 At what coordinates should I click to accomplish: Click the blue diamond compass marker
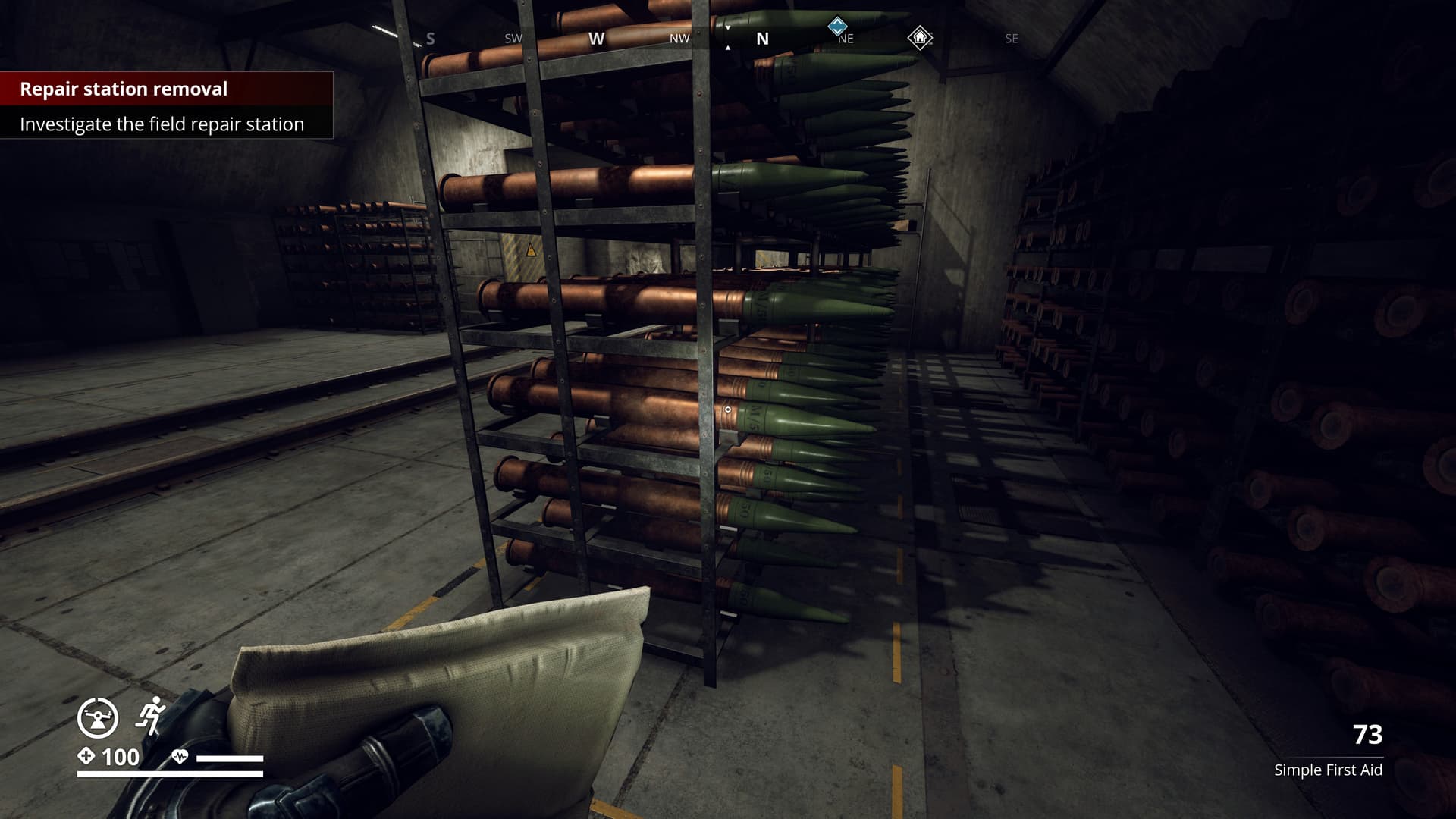click(x=837, y=27)
